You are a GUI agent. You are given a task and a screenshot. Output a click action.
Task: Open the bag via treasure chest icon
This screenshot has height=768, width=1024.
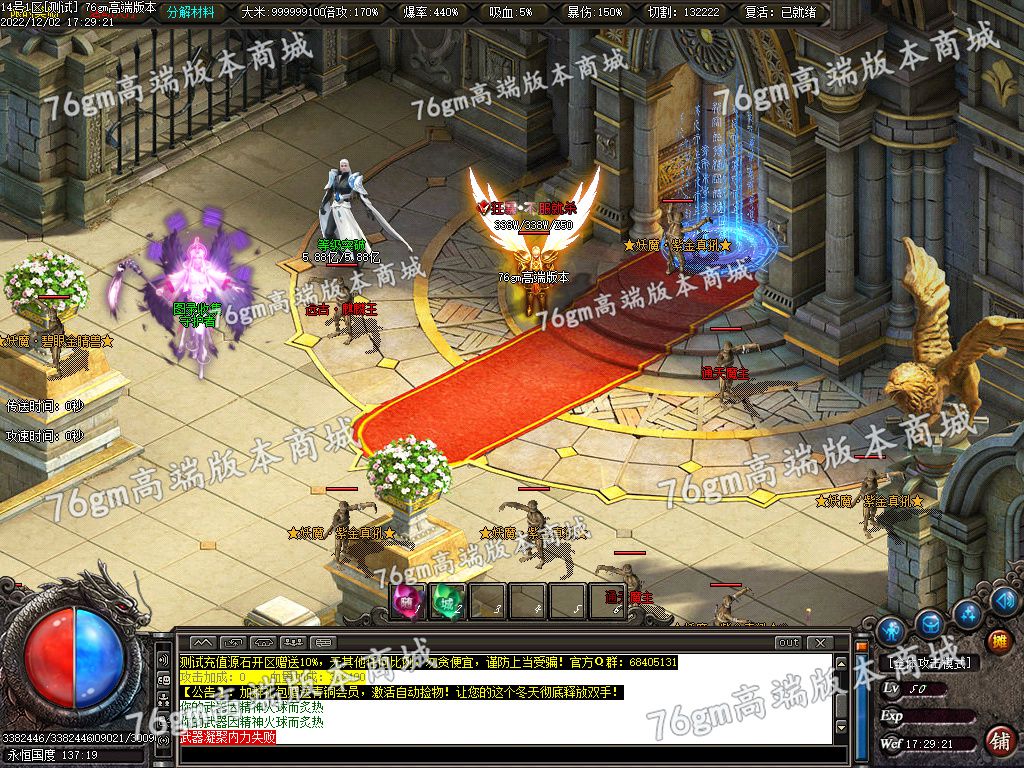[x=930, y=624]
